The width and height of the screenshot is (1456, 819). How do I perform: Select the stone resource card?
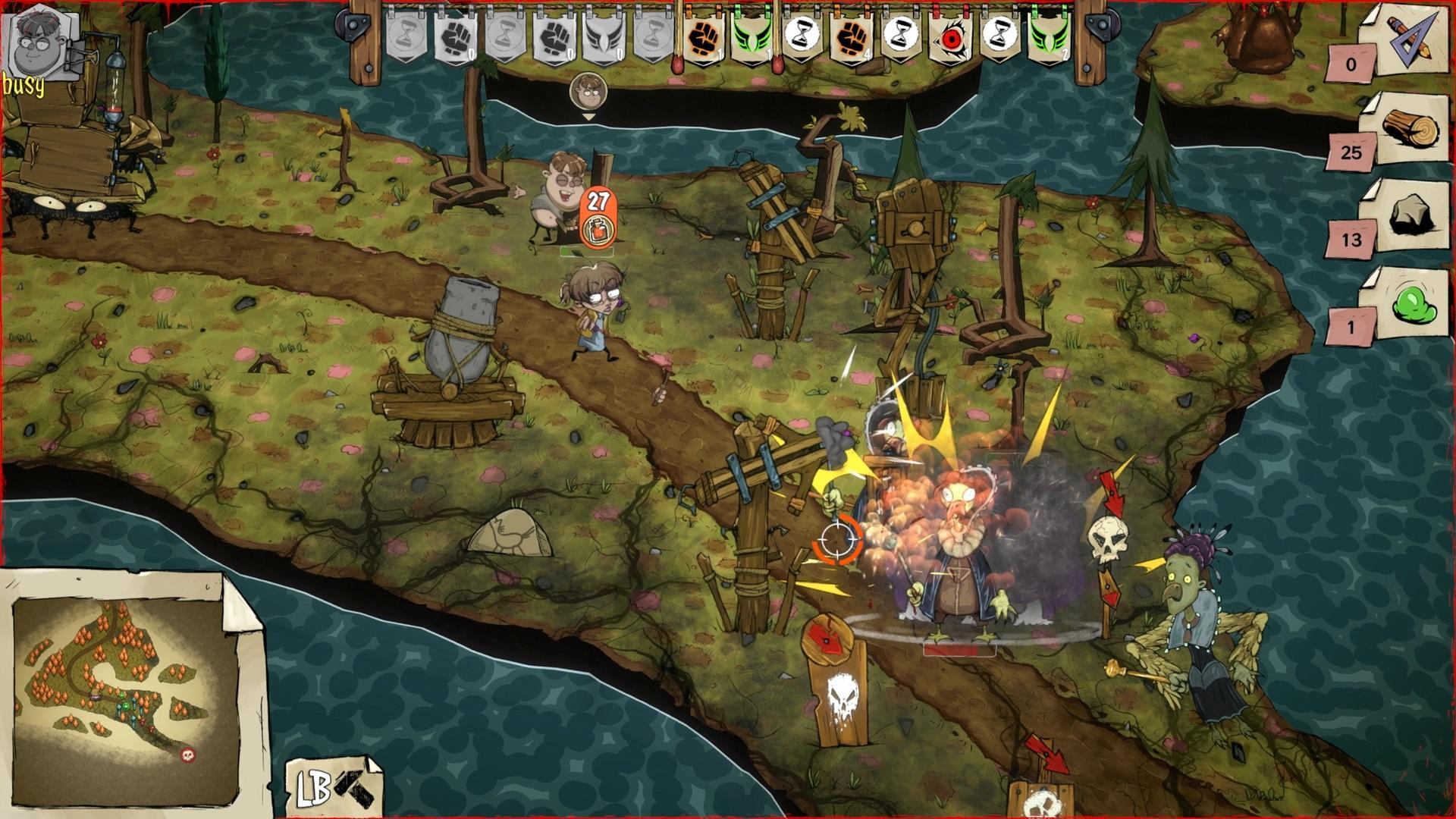(1408, 218)
